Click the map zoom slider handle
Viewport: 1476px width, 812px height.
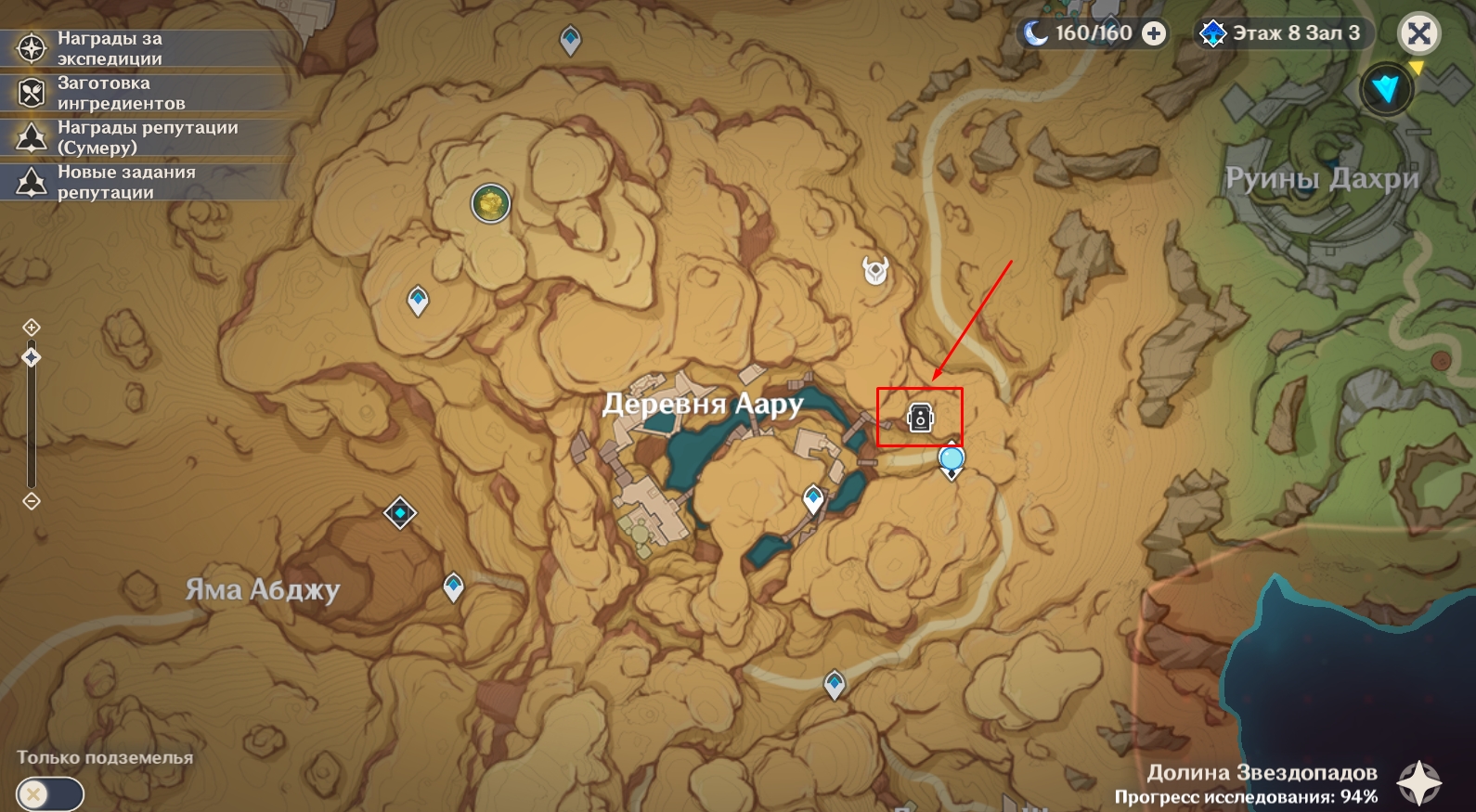point(32,357)
